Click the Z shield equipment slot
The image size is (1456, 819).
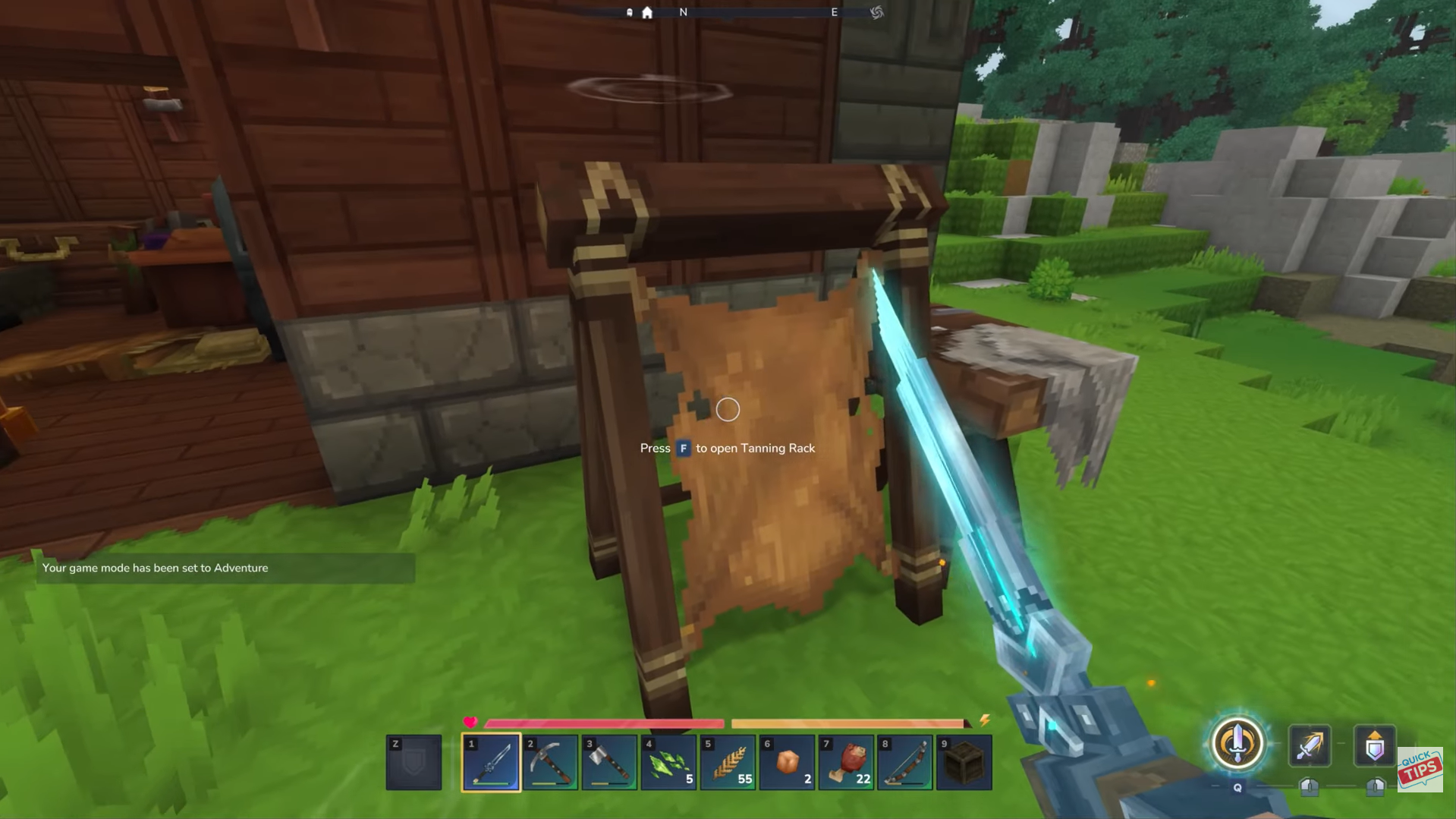414,762
